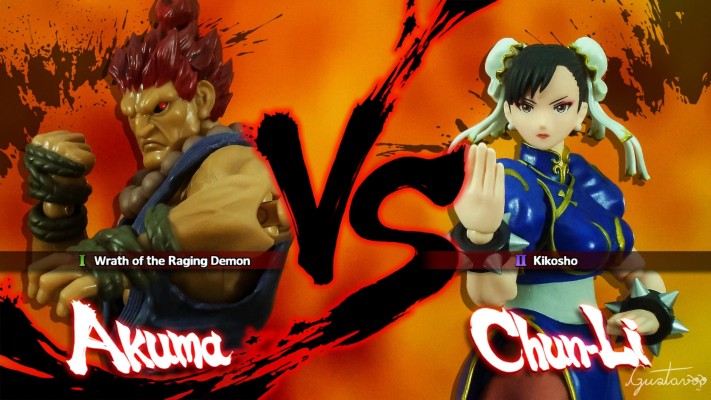
Task: Select Akuma's Wrath of the Raging Demon bar
Action: click(170, 260)
